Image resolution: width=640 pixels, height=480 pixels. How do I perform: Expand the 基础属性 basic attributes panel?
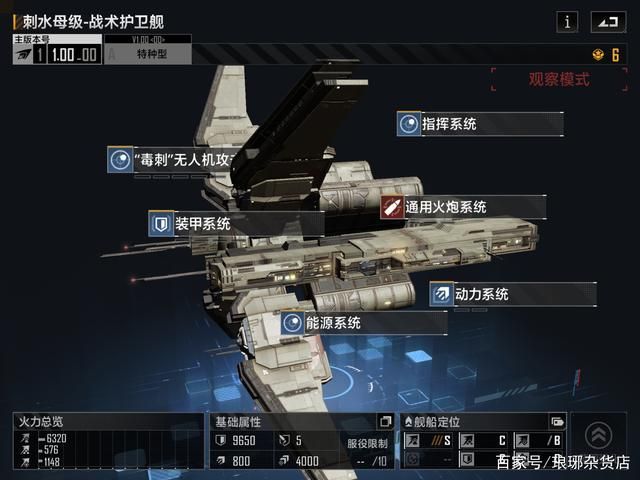pyautogui.click(x=386, y=421)
